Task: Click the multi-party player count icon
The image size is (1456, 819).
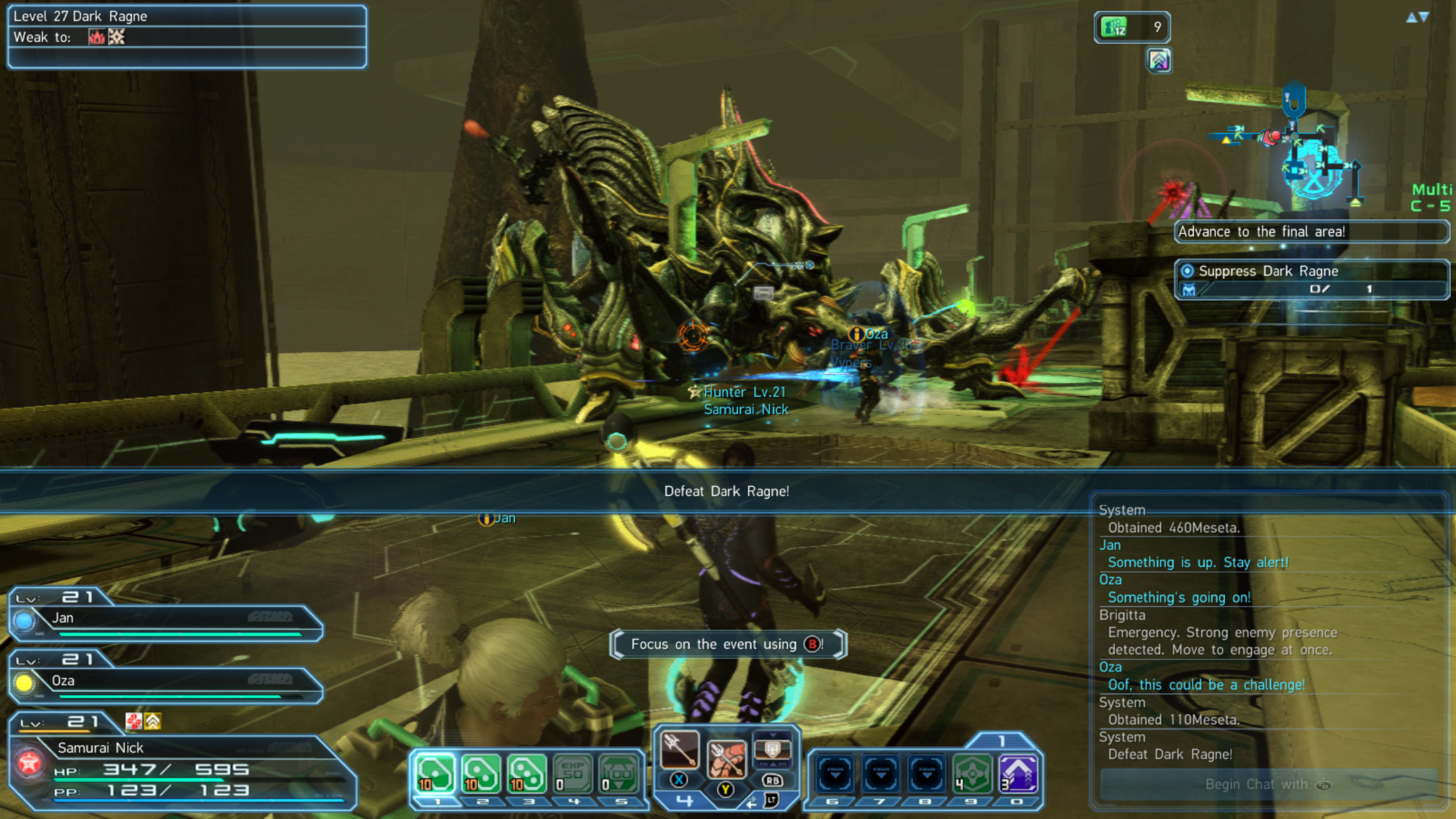Action: 1131,27
